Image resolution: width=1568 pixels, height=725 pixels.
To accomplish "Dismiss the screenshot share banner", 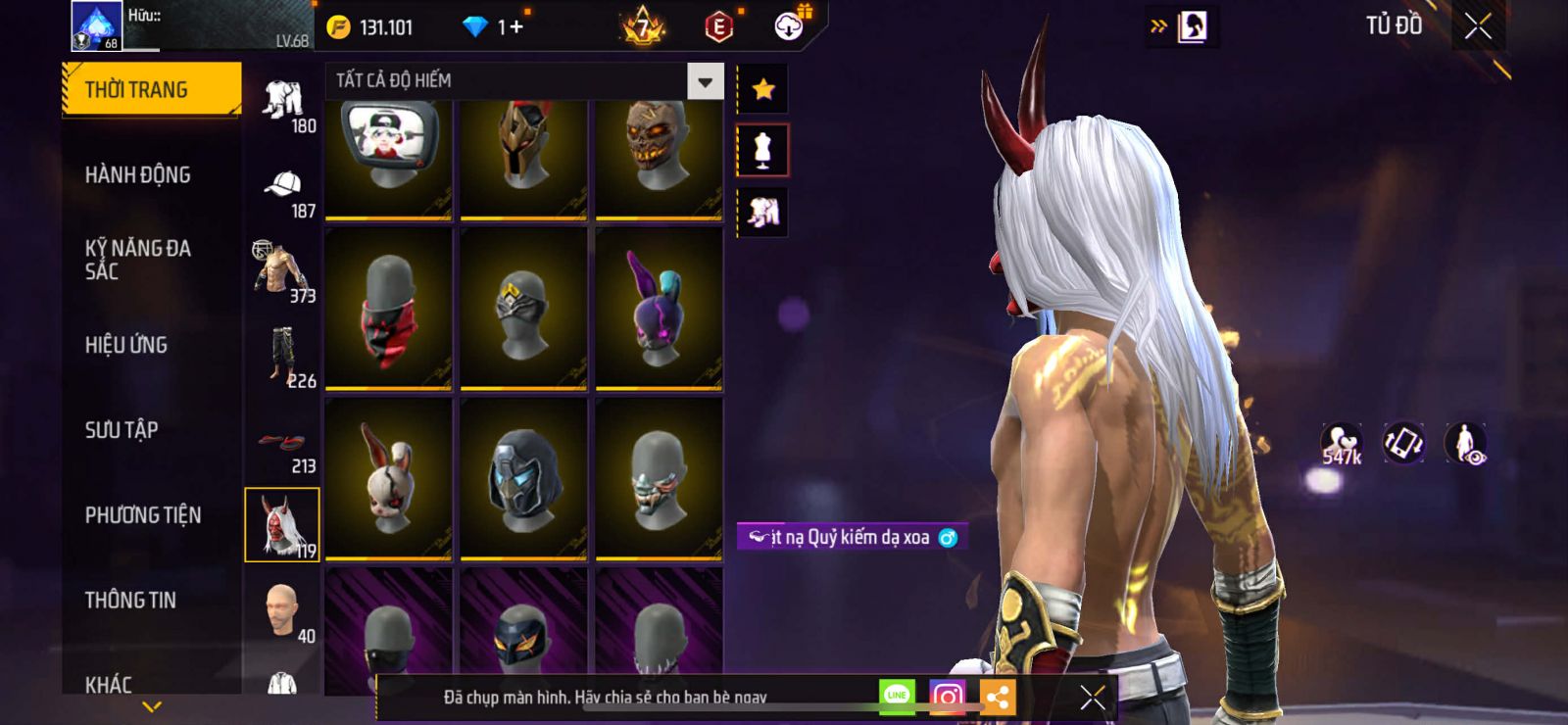I will click(1093, 697).
